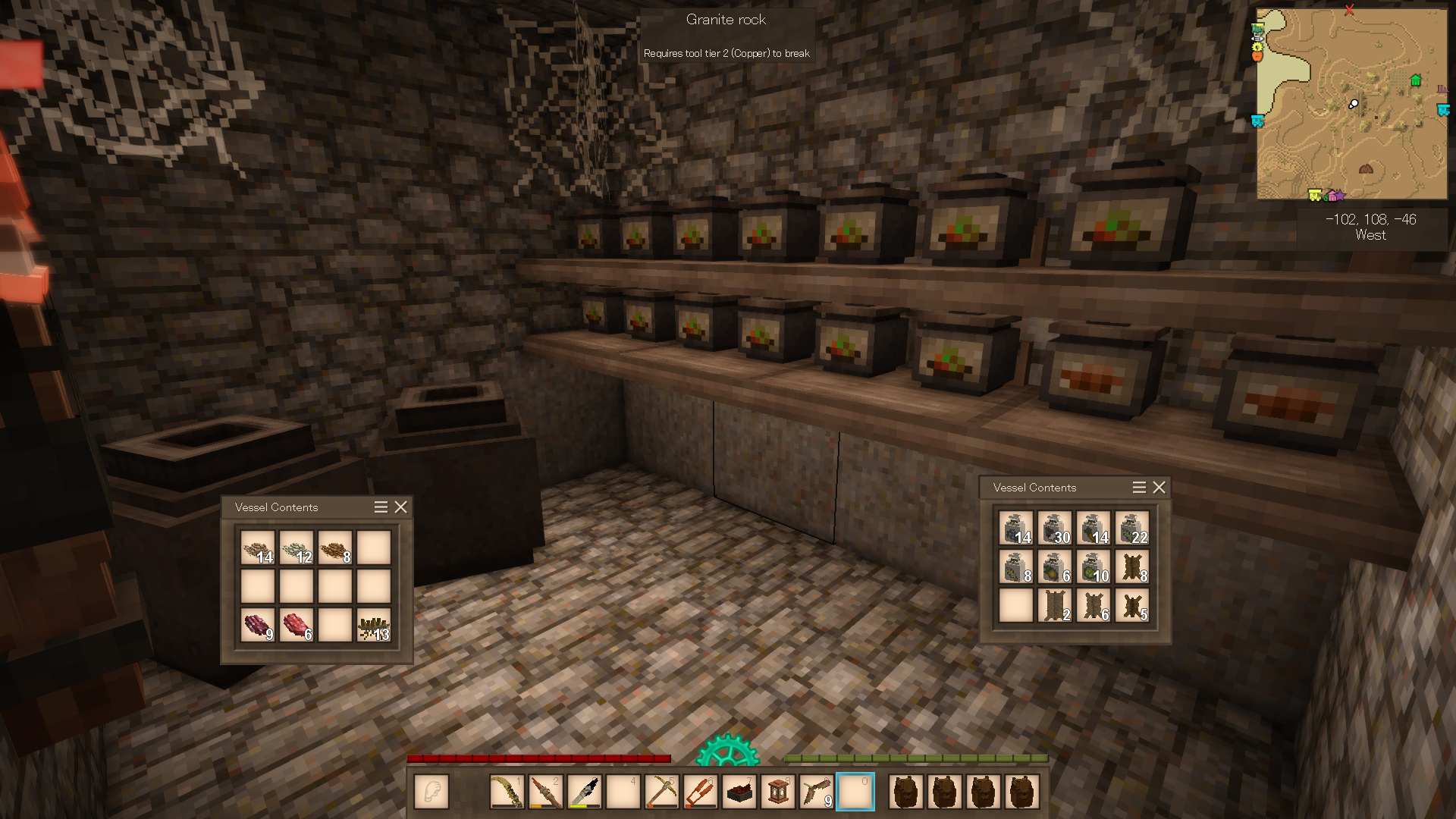
Task: Select the hide stack of 8
Action: tap(1132, 567)
